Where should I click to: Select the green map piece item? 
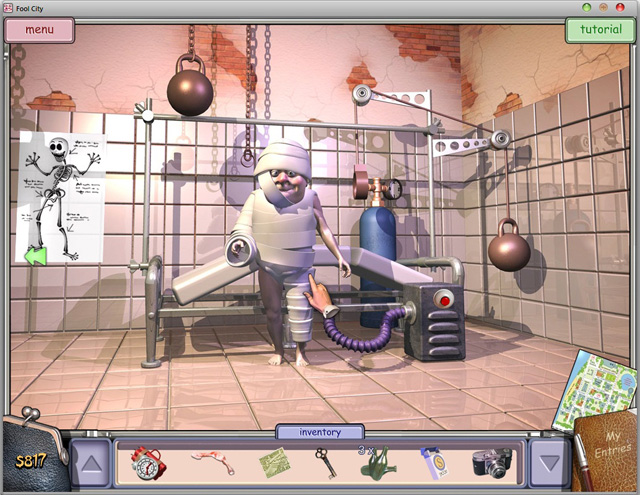pyautogui.click(x=273, y=463)
